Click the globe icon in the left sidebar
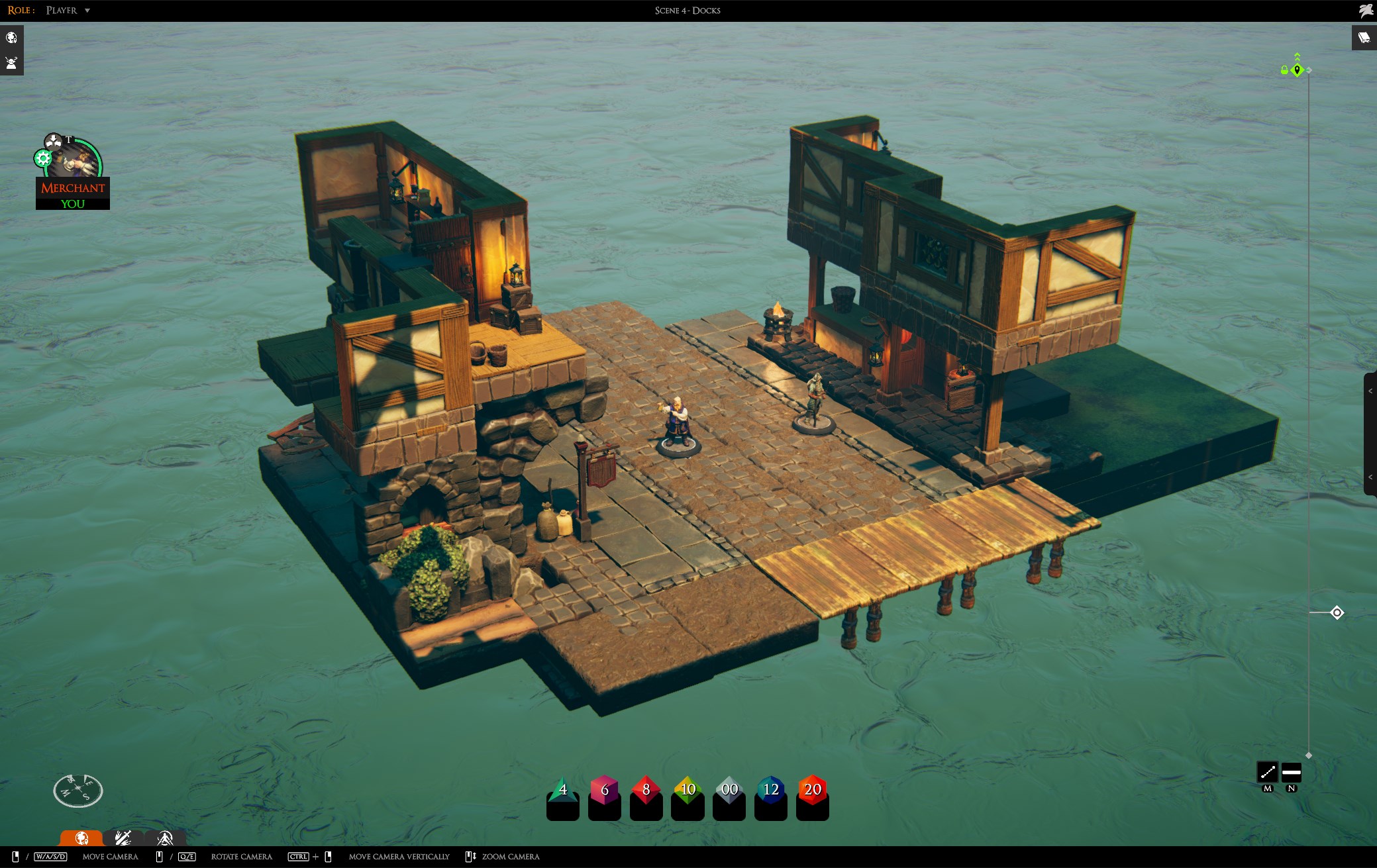 (11, 38)
